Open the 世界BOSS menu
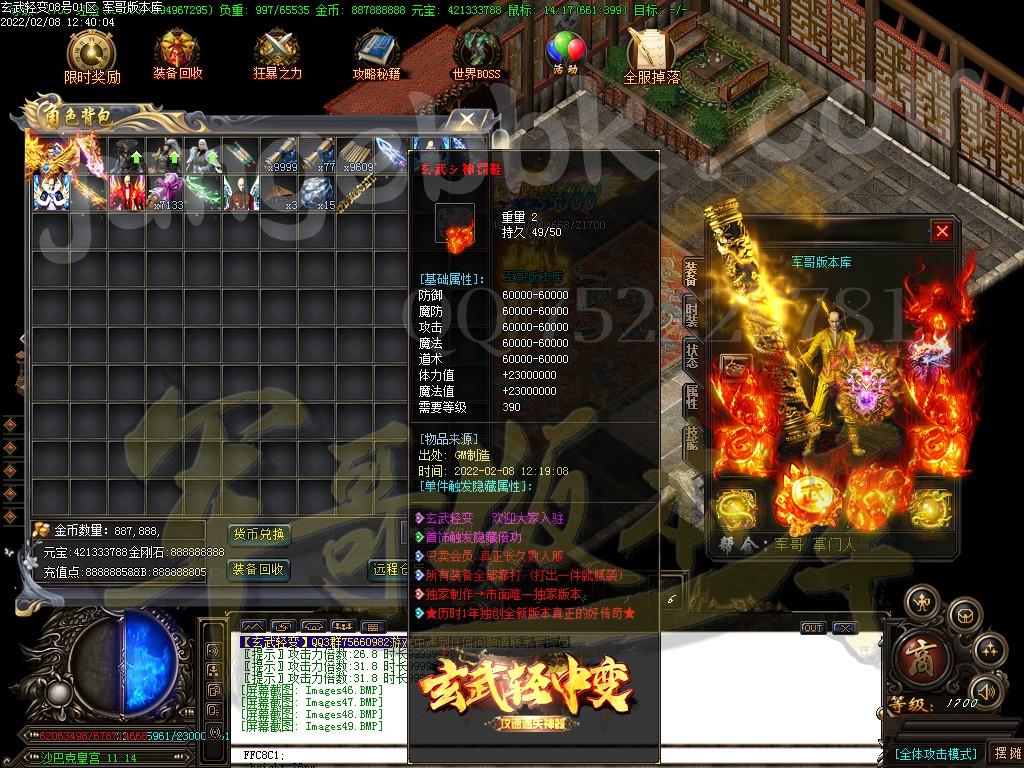The width and height of the screenshot is (1024, 768). pyautogui.click(x=476, y=55)
